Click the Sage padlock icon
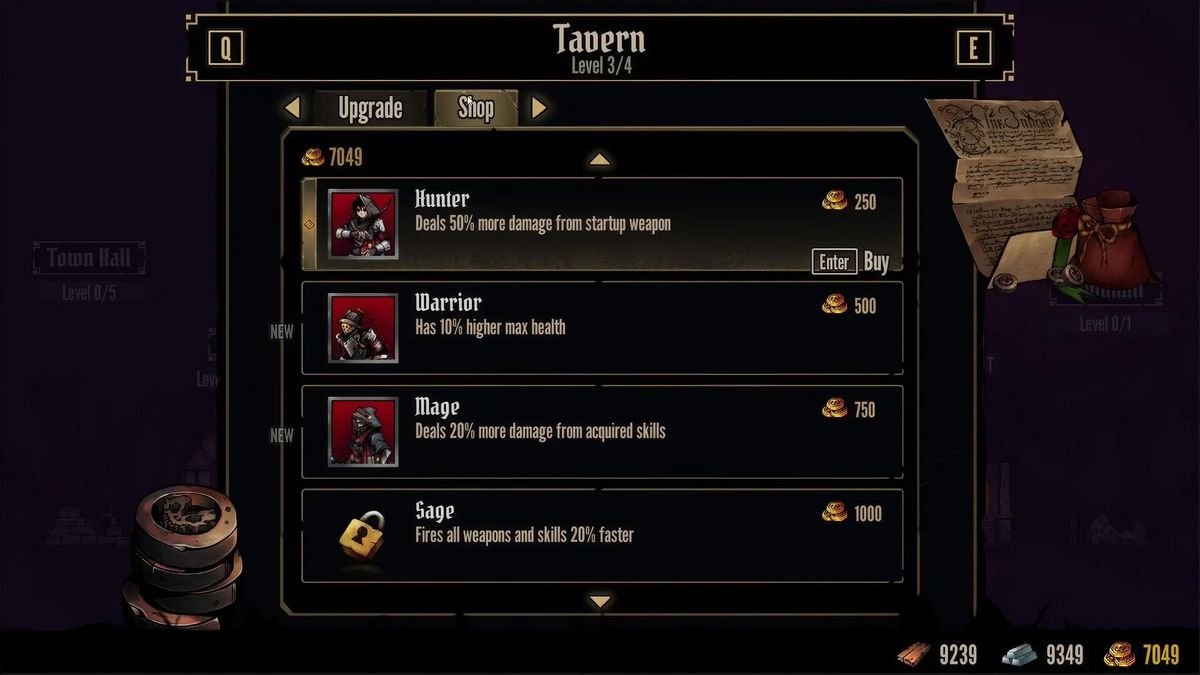This screenshot has width=1200, height=675. point(362,535)
